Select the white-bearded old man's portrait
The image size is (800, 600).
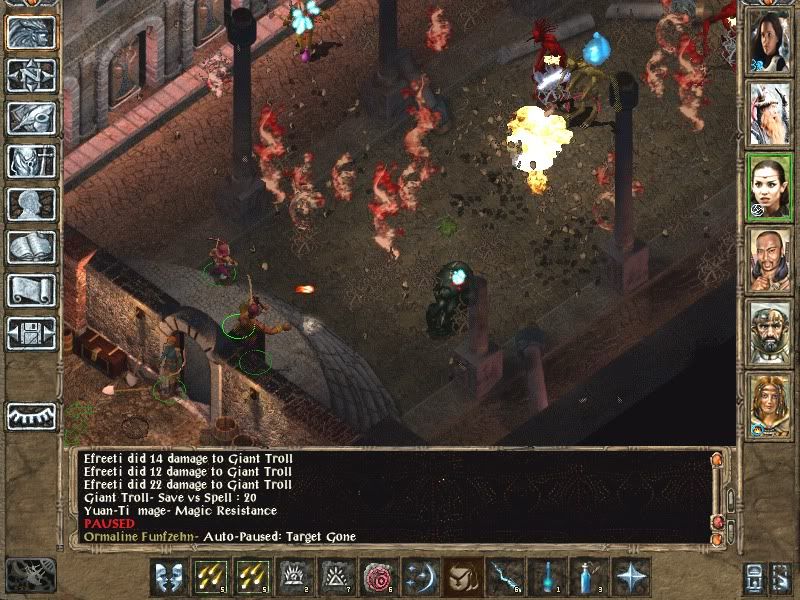pos(770,113)
